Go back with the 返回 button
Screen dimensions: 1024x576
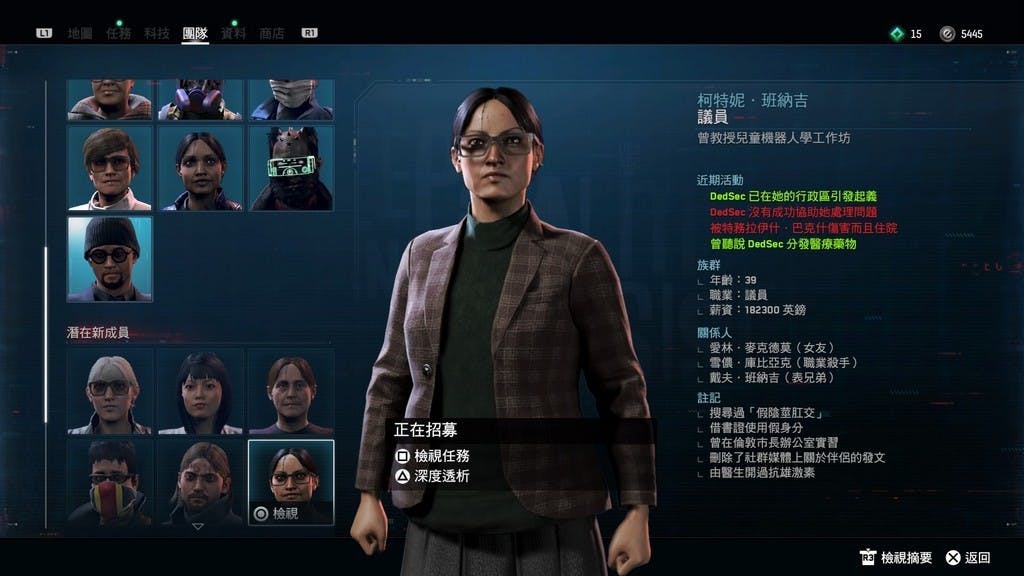968,557
